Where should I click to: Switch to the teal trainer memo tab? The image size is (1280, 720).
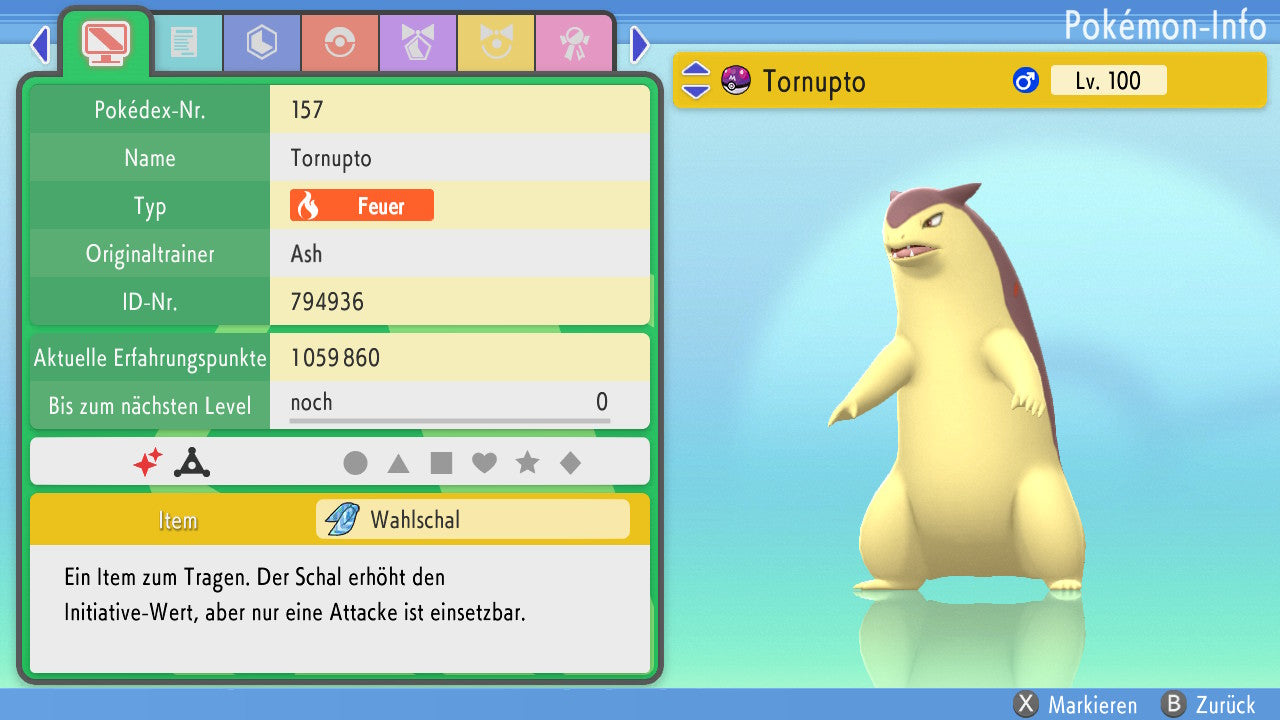click(x=184, y=43)
